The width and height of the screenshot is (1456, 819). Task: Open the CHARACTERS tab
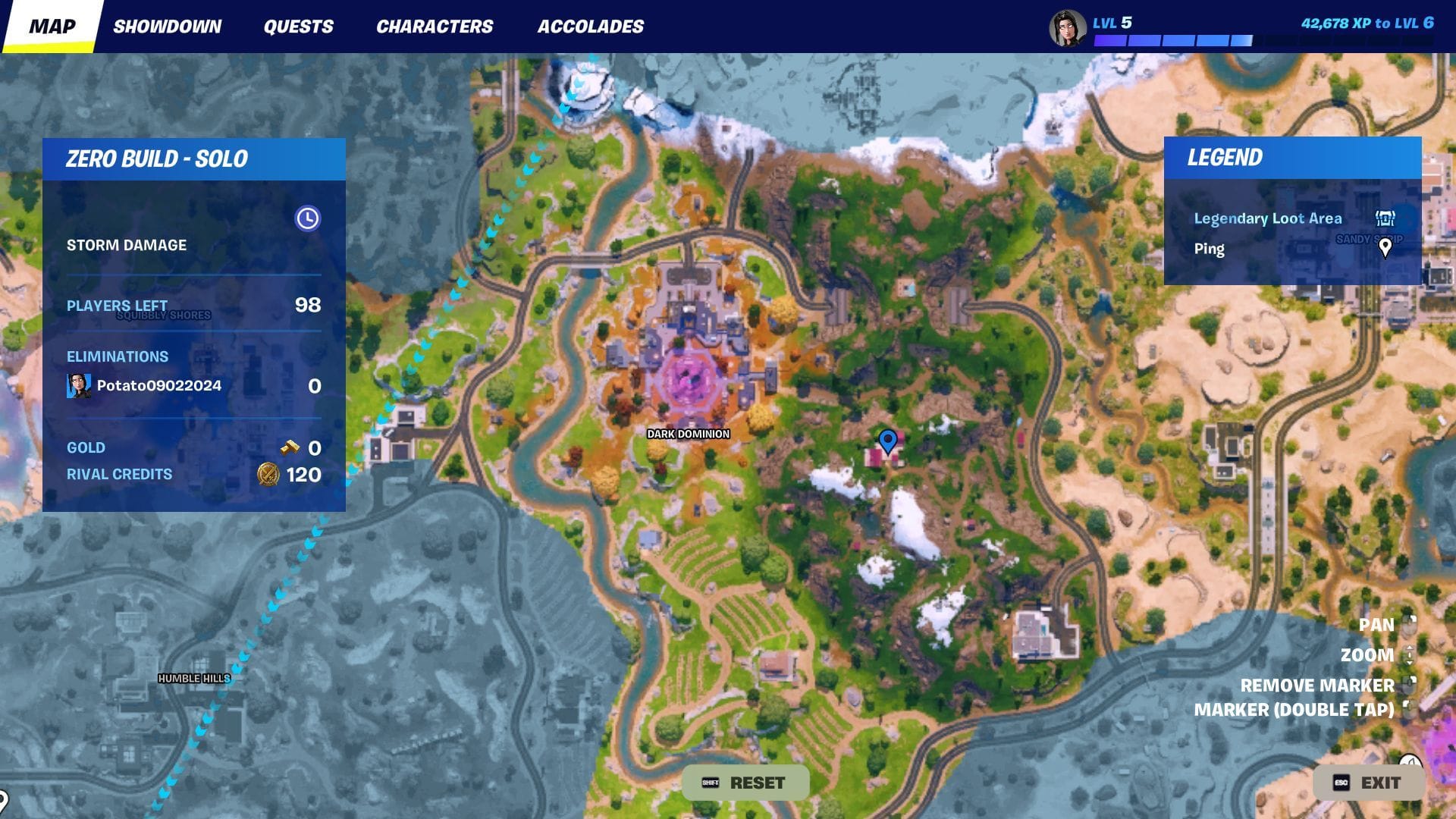435,25
